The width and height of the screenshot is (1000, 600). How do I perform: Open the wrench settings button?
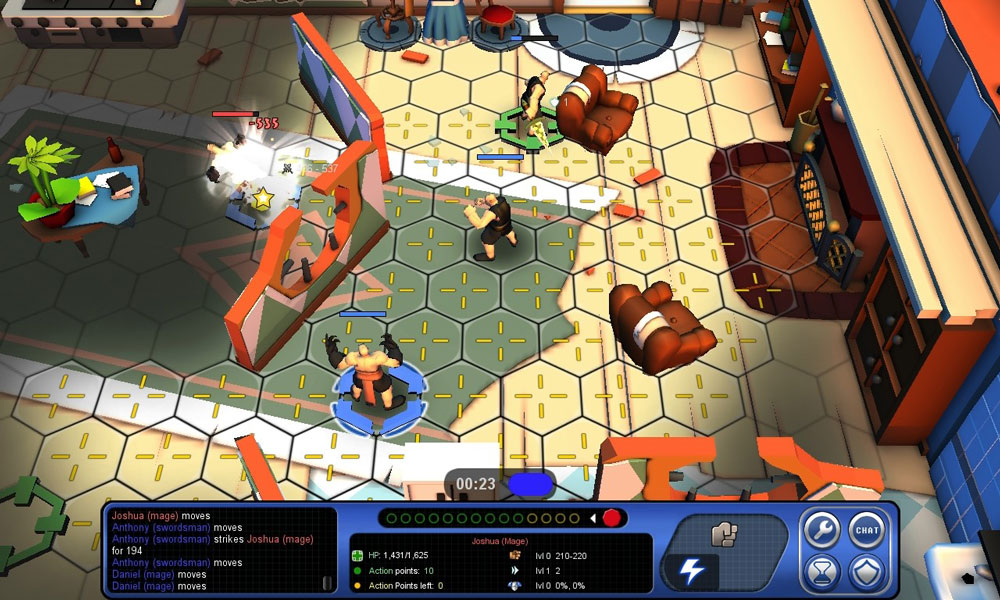[822, 531]
